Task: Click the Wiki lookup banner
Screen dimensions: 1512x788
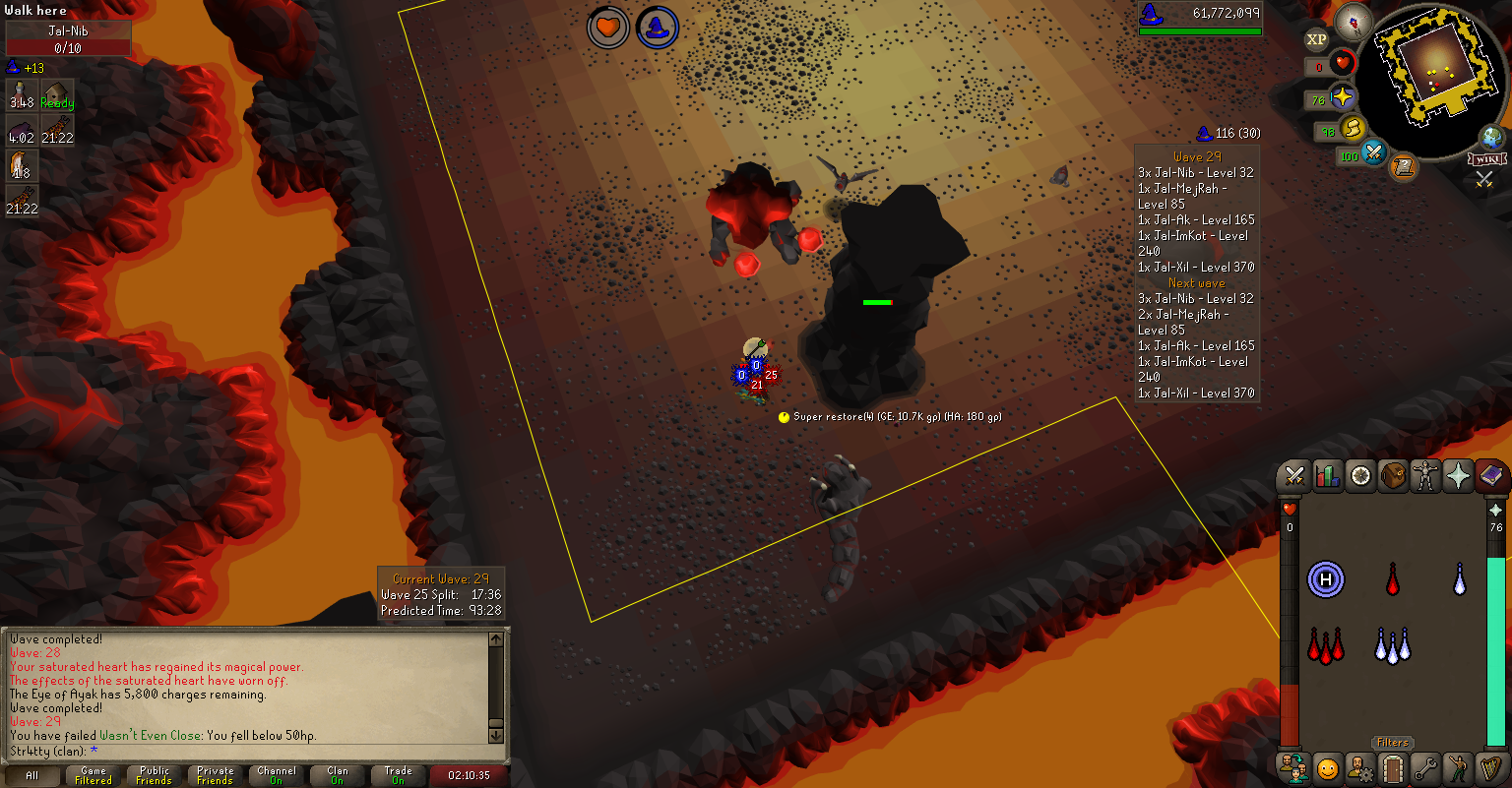Action: (x=1486, y=159)
